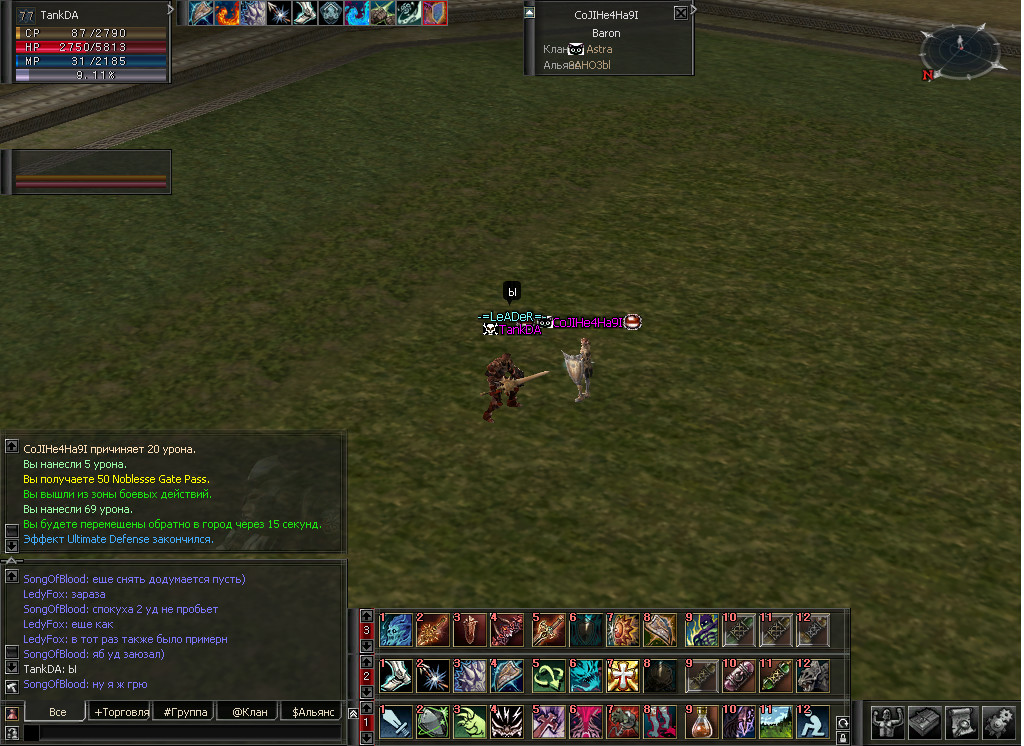Viewport: 1024px width, 746px height.
Task: Use the landscape scroll hotbar item
Action: point(777,721)
